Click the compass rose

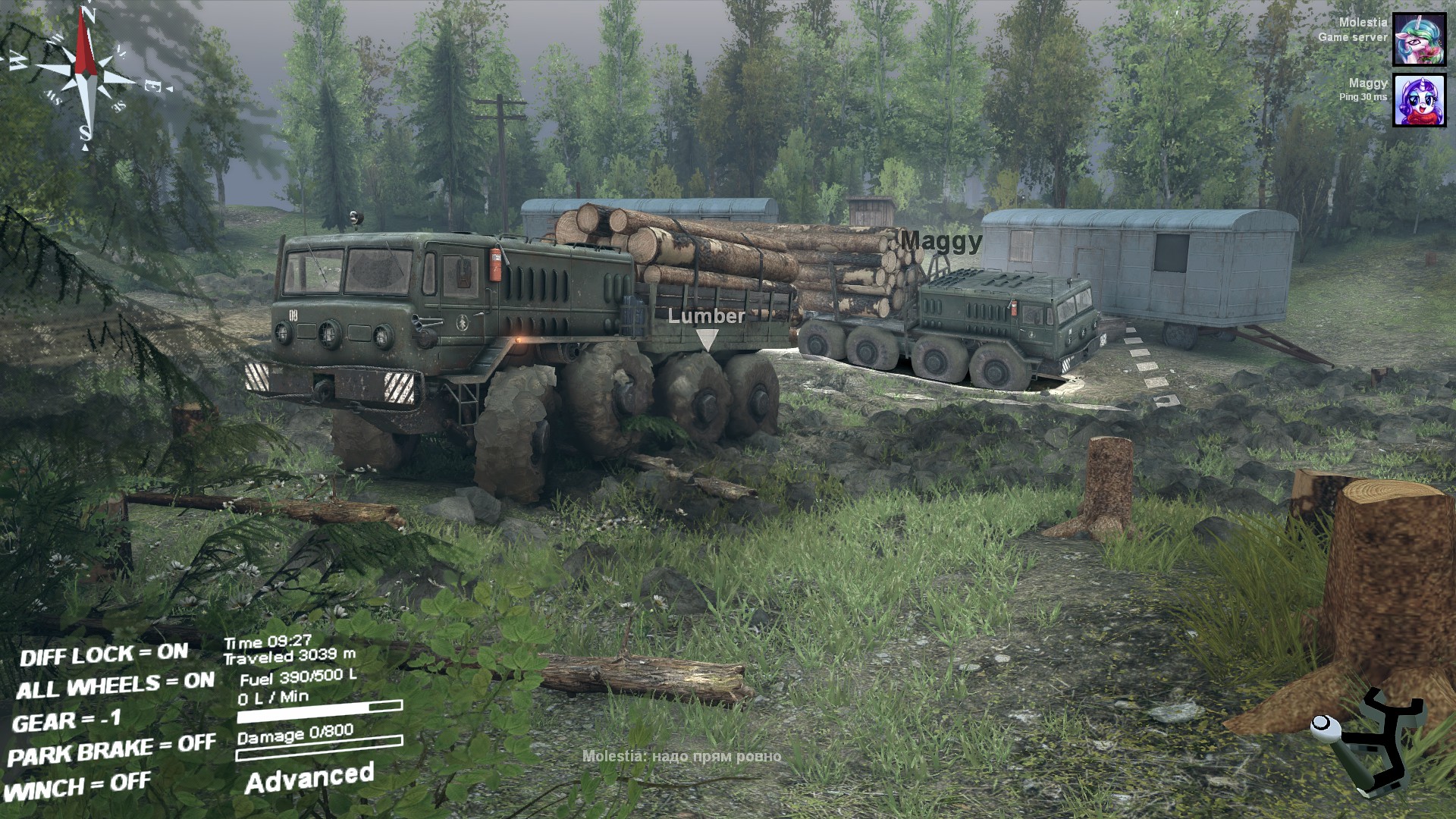click(x=86, y=74)
